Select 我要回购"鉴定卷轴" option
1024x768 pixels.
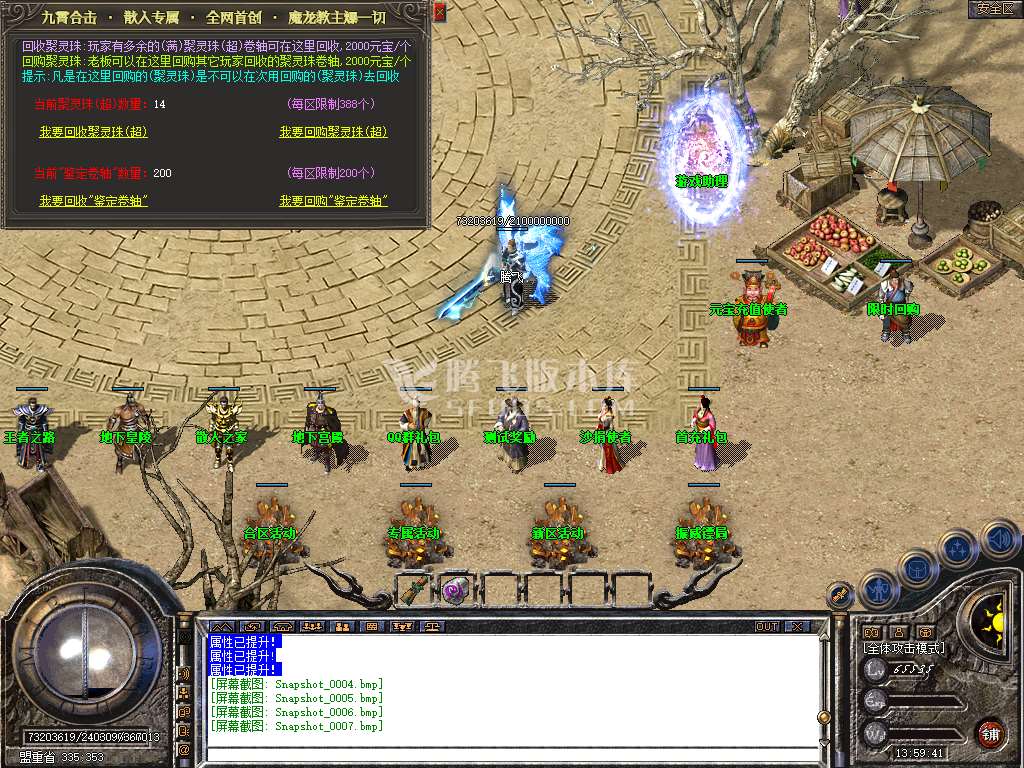[x=333, y=201]
